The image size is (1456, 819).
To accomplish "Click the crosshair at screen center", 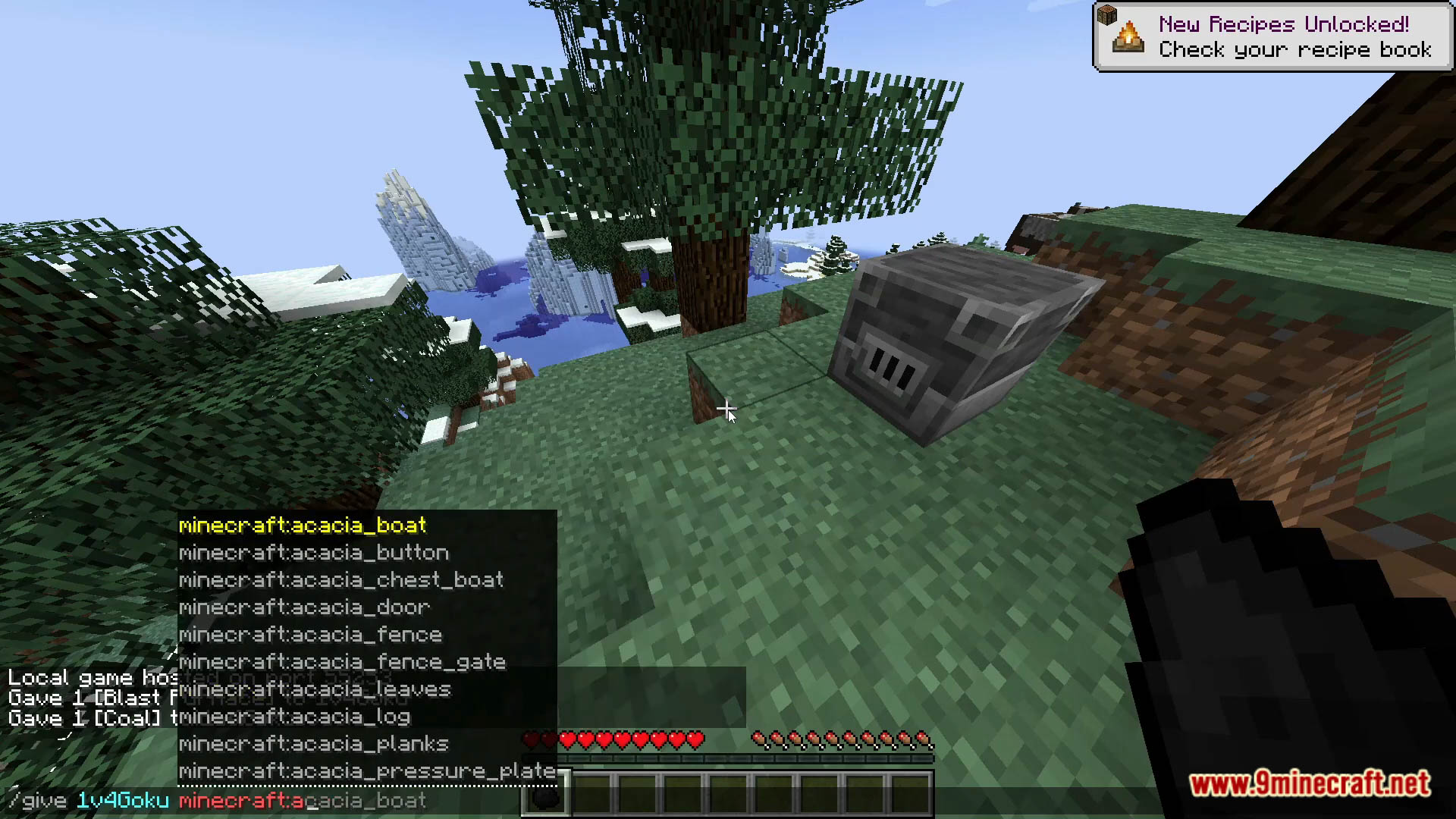I will (x=726, y=409).
